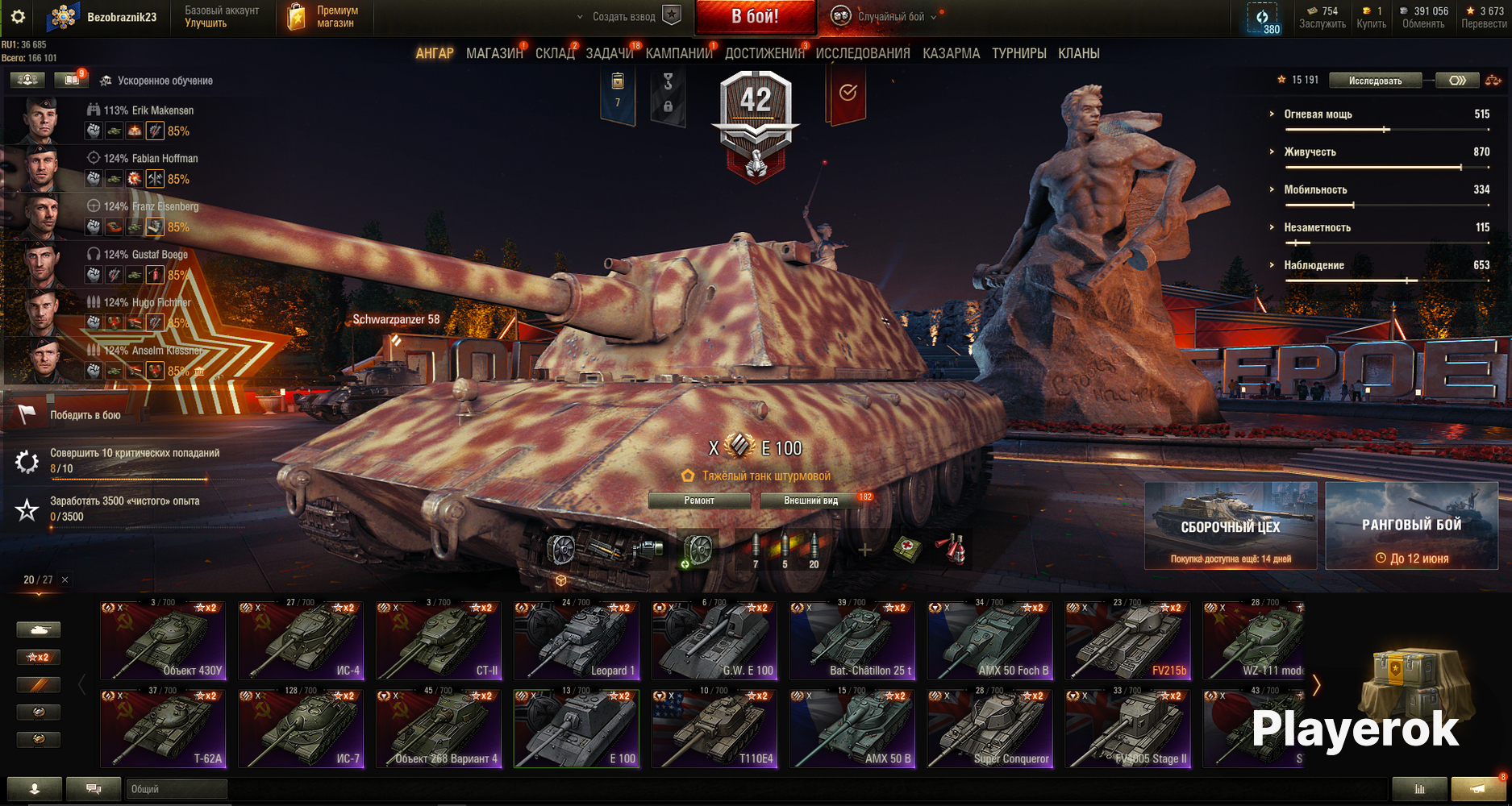Choose the Leopard 1 tank card
Image resolution: width=1512 pixels, height=806 pixels.
577,641
